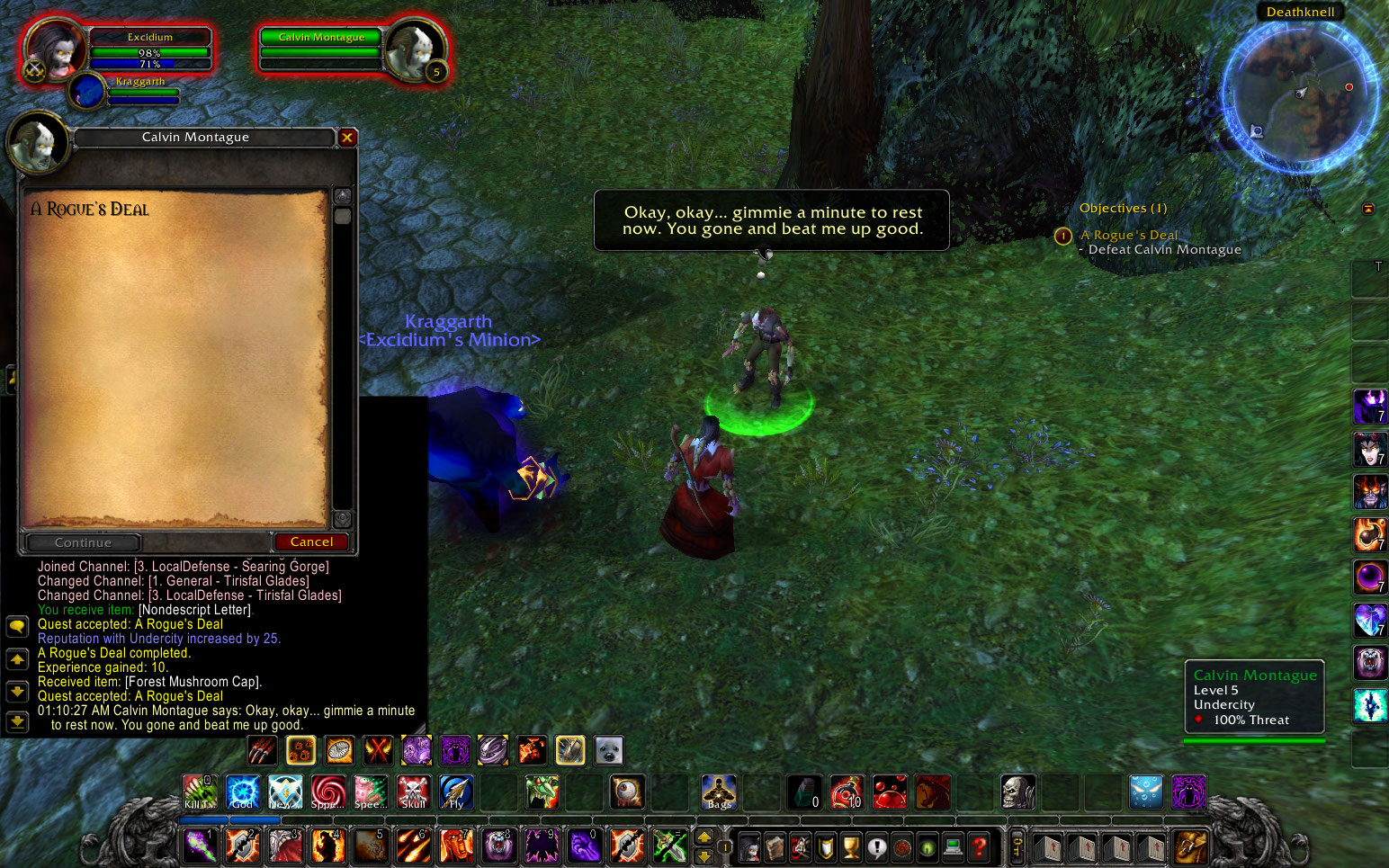Cancel the A Rogue's Deal dialog
Image resolution: width=1389 pixels, height=868 pixels.
click(310, 542)
